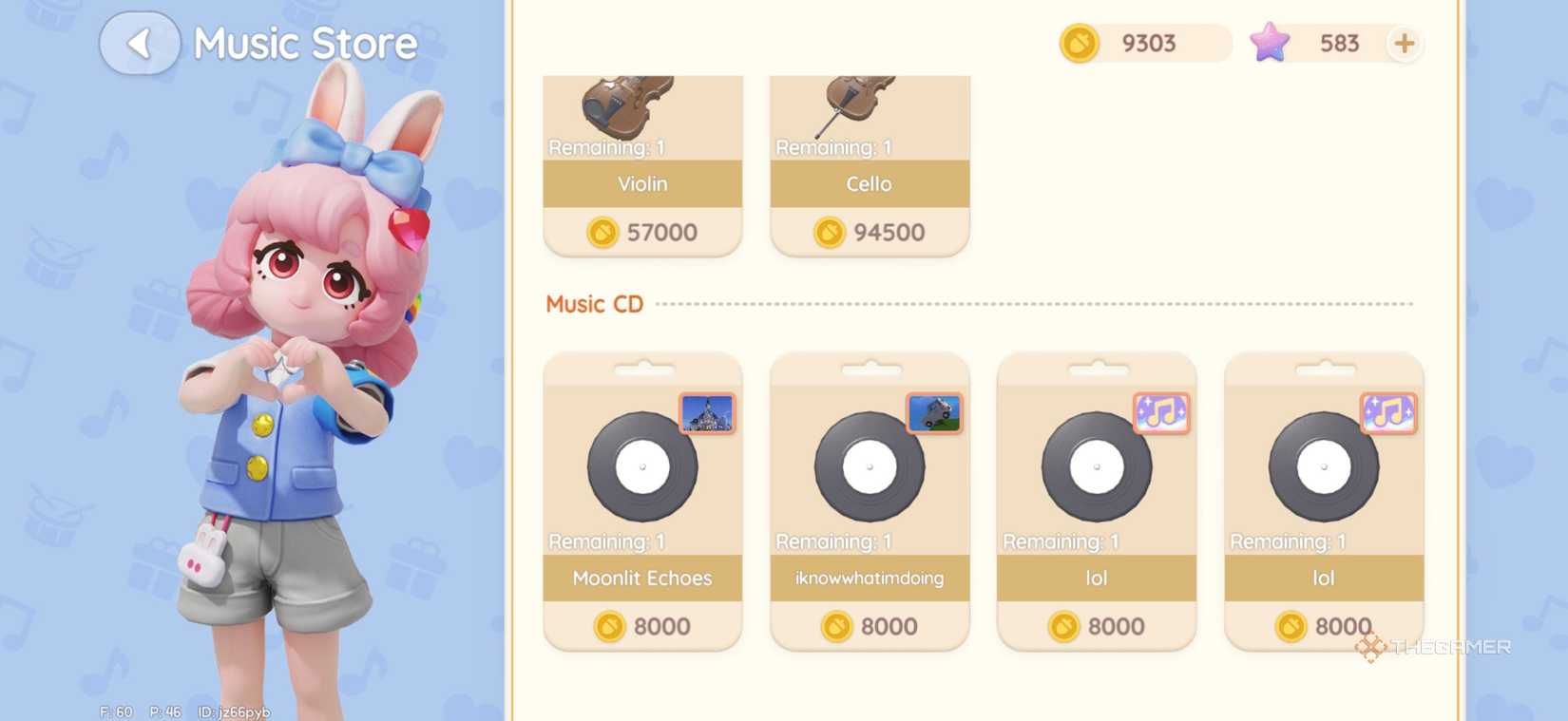
Task: Click the music note icon on third lol CD
Action: pyautogui.click(x=1161, y=412)
